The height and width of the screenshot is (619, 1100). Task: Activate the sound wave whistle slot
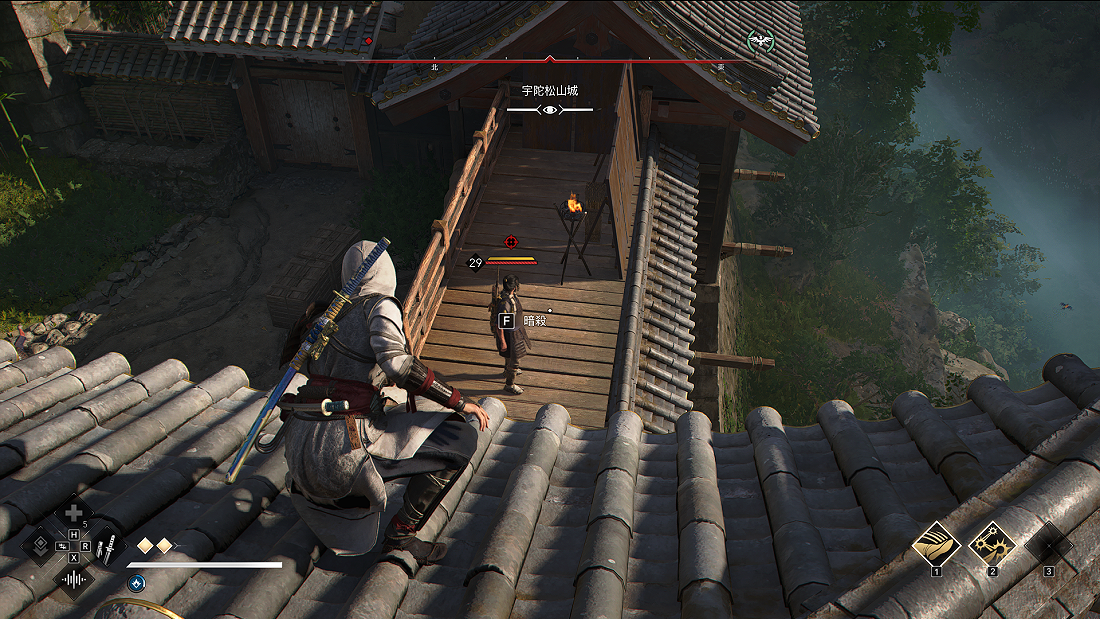pos(73,579)
